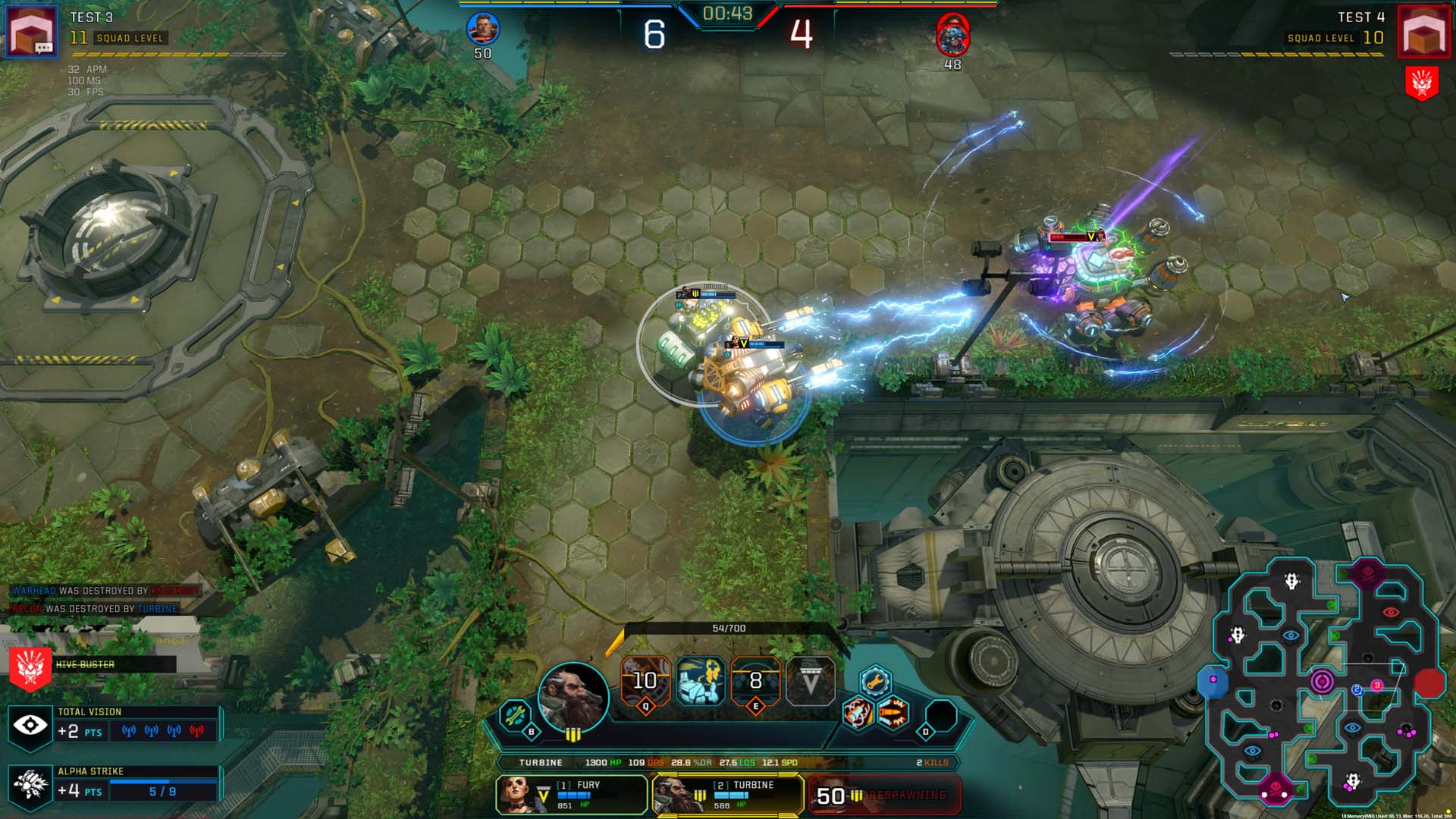Click the blue allied base on minimap
The height and width of the screenshot is (819, 1456).
point(1213,680)
